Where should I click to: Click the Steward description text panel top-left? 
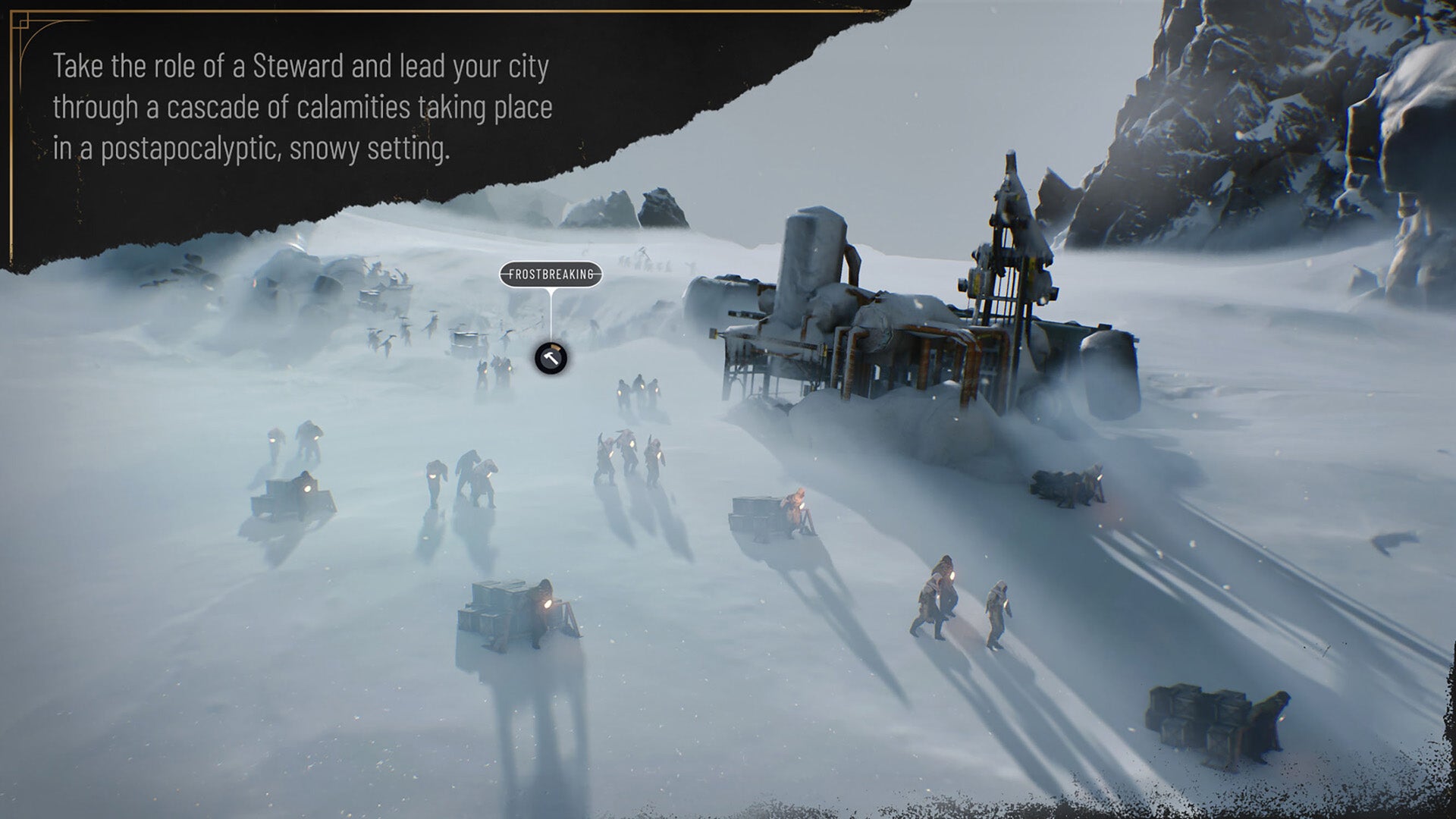tap(303, 106)
